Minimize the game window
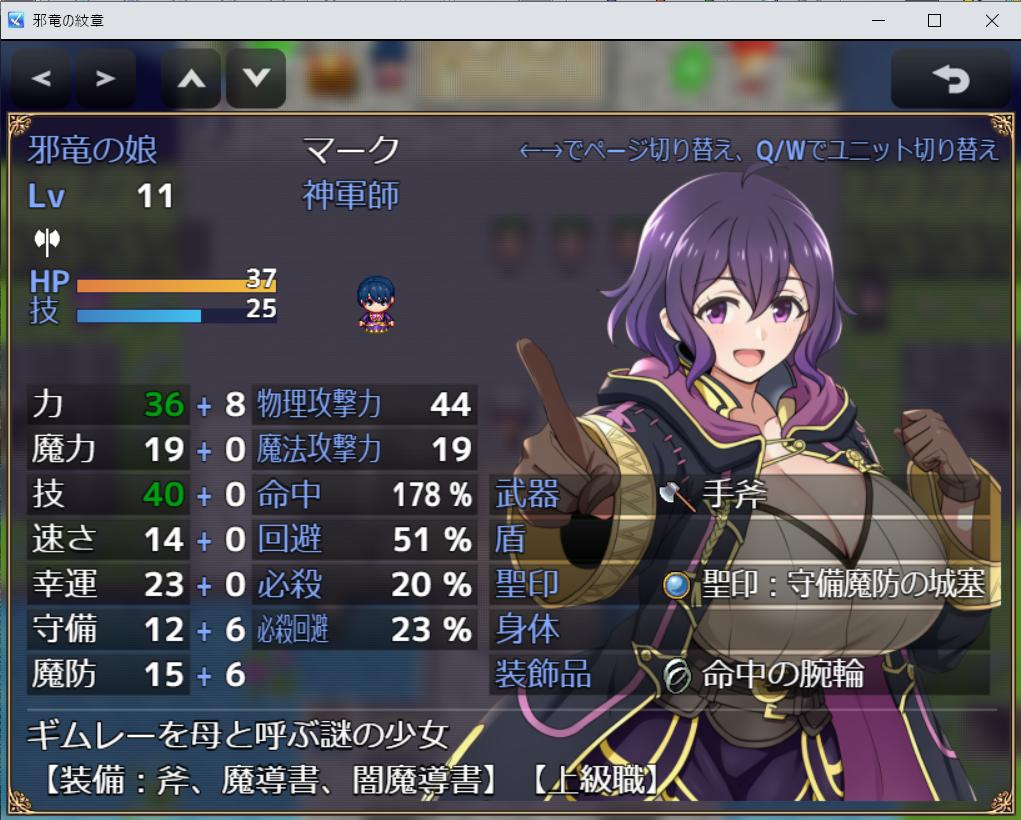 click(x=878, y=20)
